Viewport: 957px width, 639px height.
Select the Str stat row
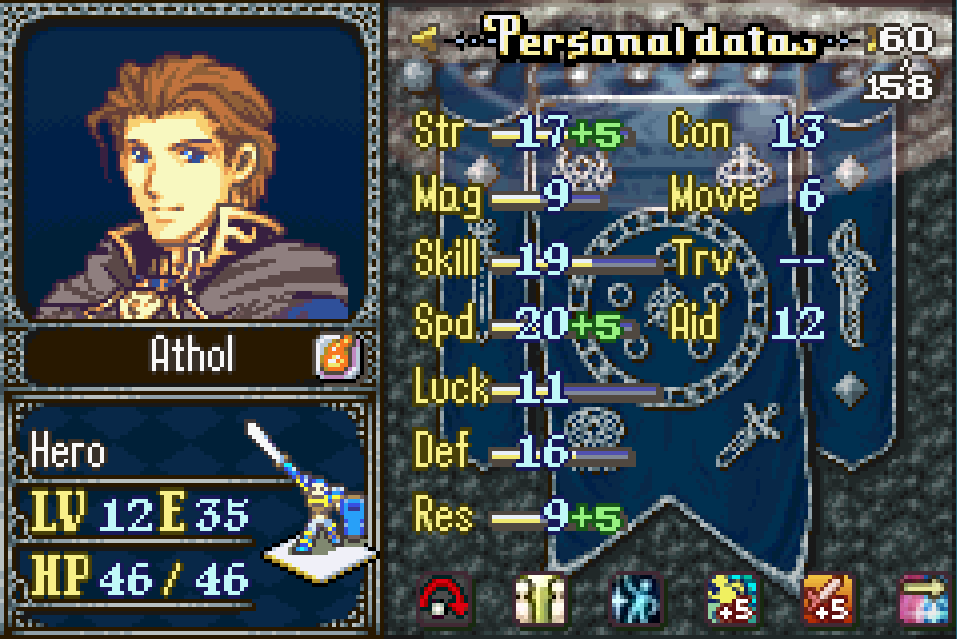click(x=520, y=133)
